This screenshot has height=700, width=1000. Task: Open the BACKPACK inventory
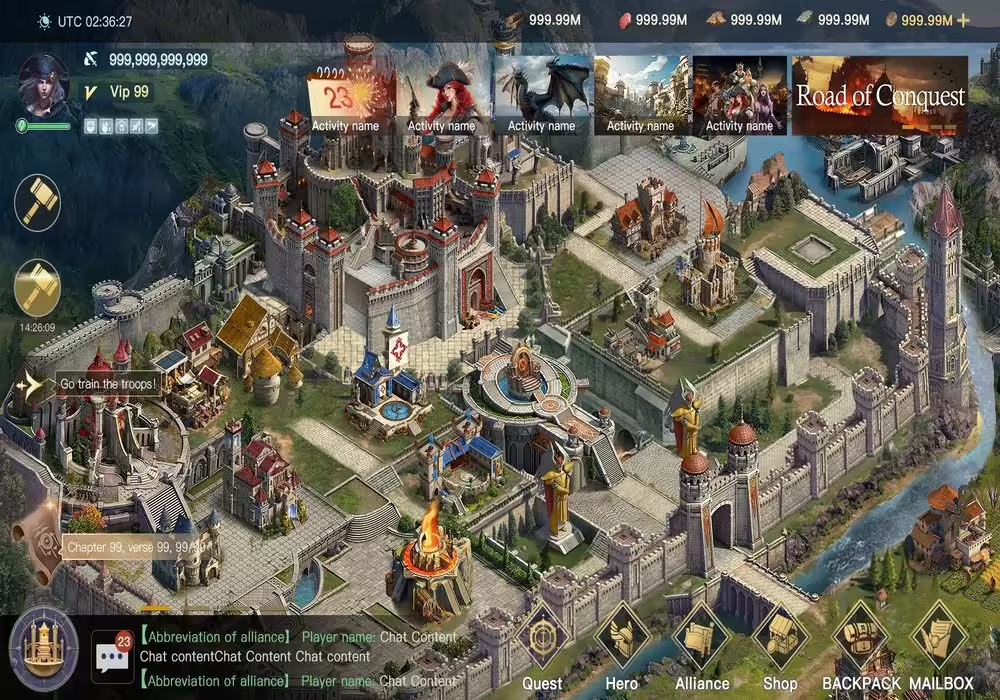click(860, 638)
